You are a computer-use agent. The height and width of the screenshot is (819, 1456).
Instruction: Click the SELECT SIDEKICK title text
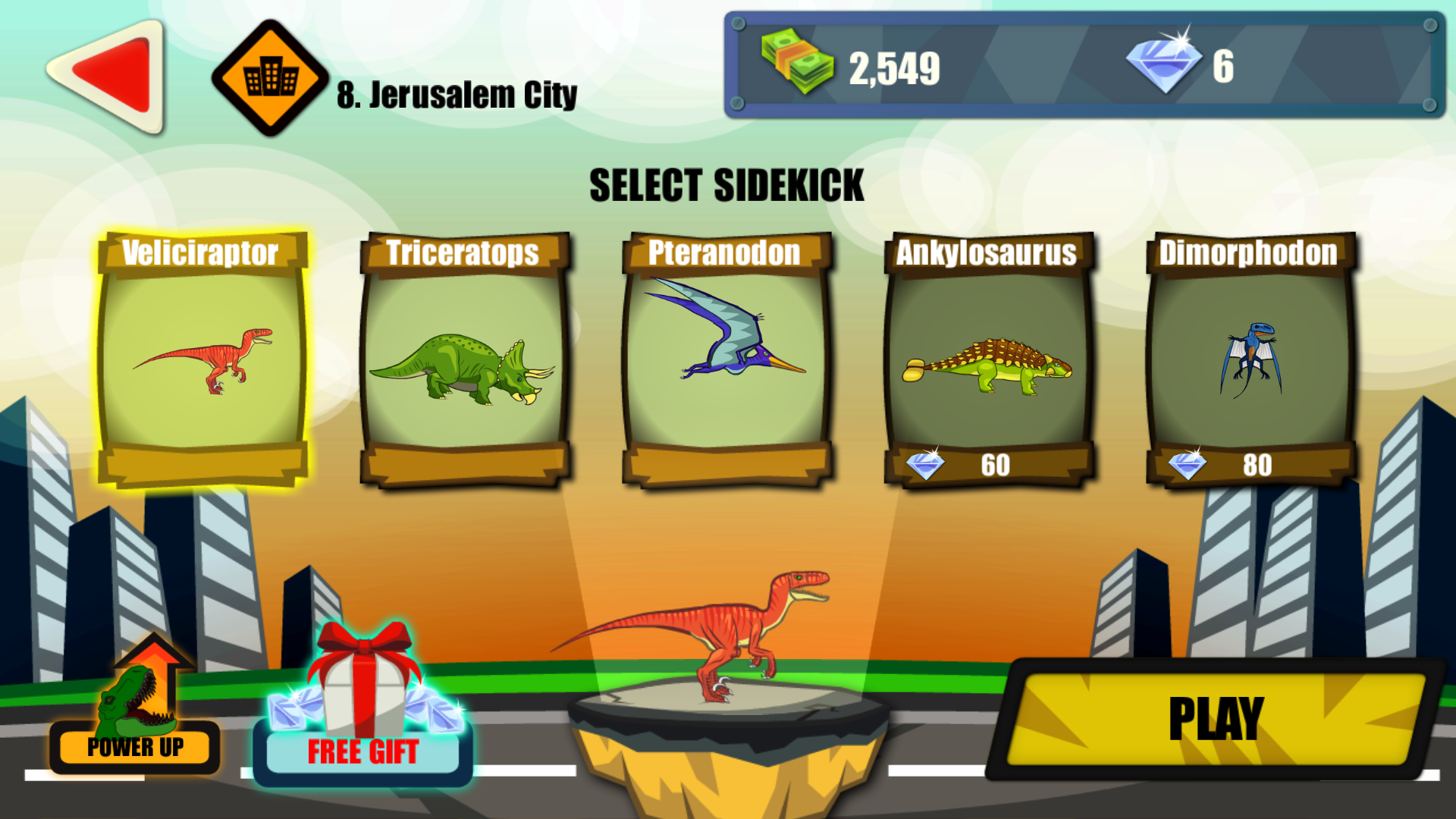pos(728,183)
